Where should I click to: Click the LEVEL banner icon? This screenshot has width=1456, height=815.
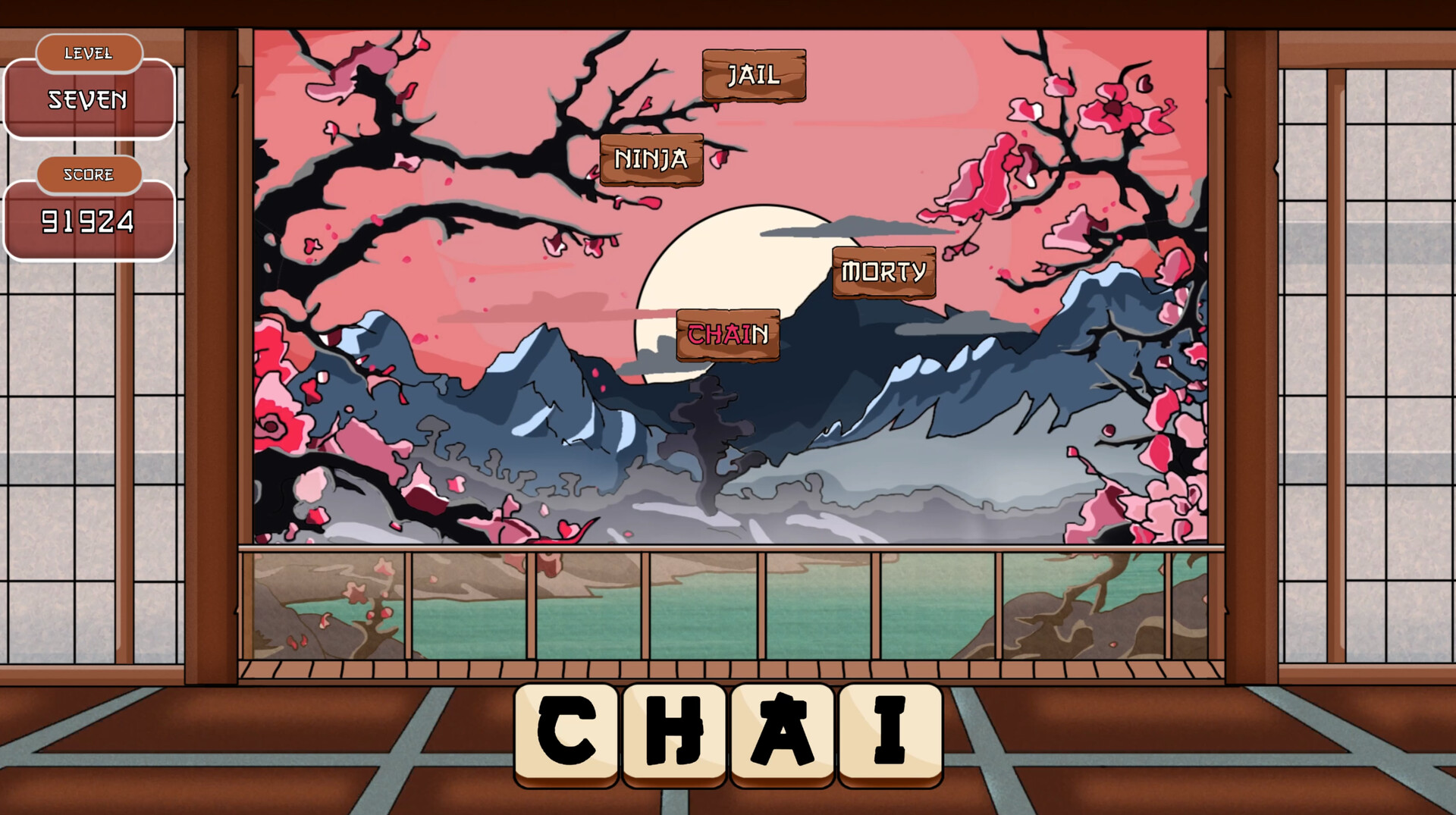(x=89, y=53)
